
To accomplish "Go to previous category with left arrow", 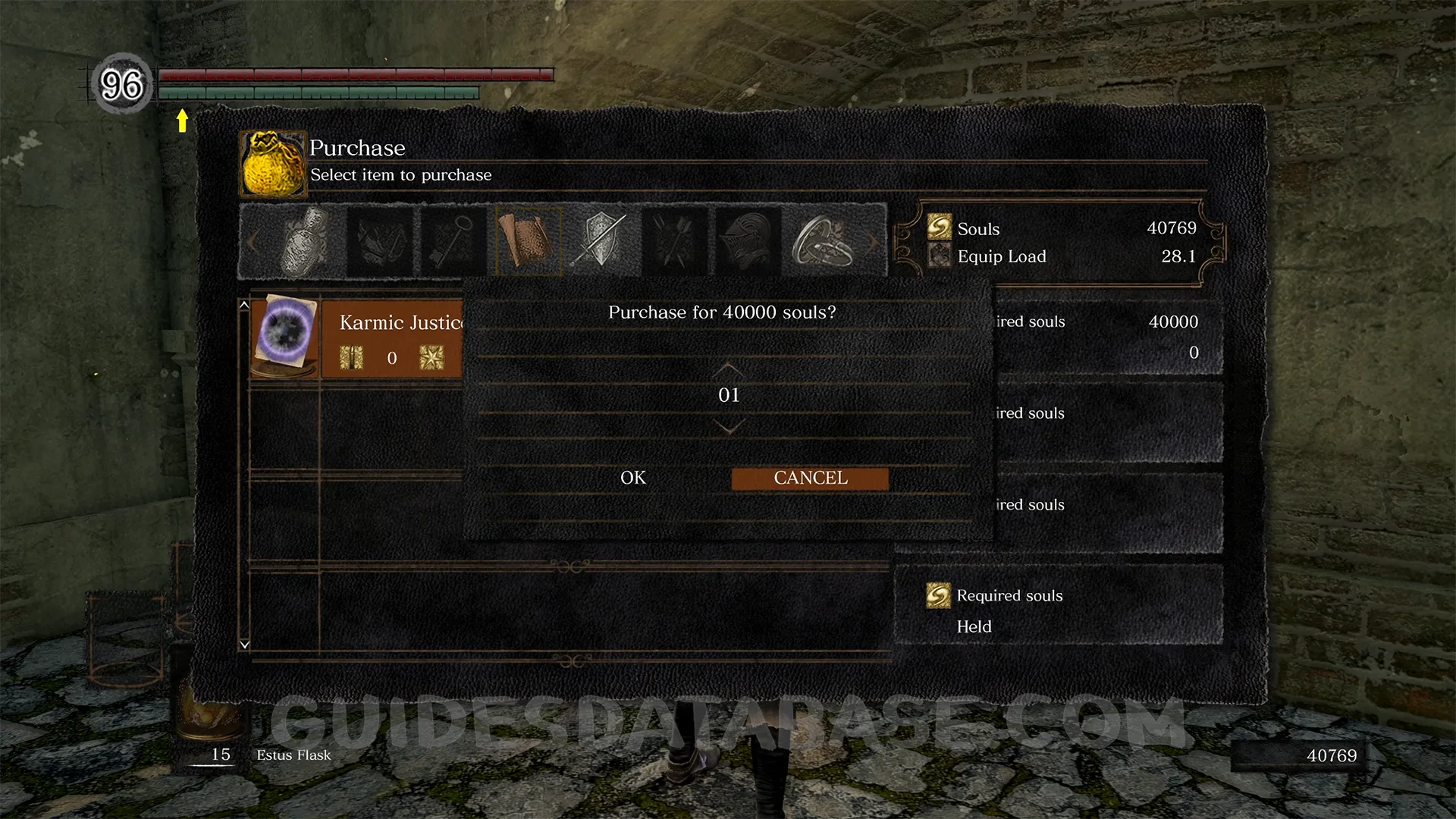I will [253, 243].
